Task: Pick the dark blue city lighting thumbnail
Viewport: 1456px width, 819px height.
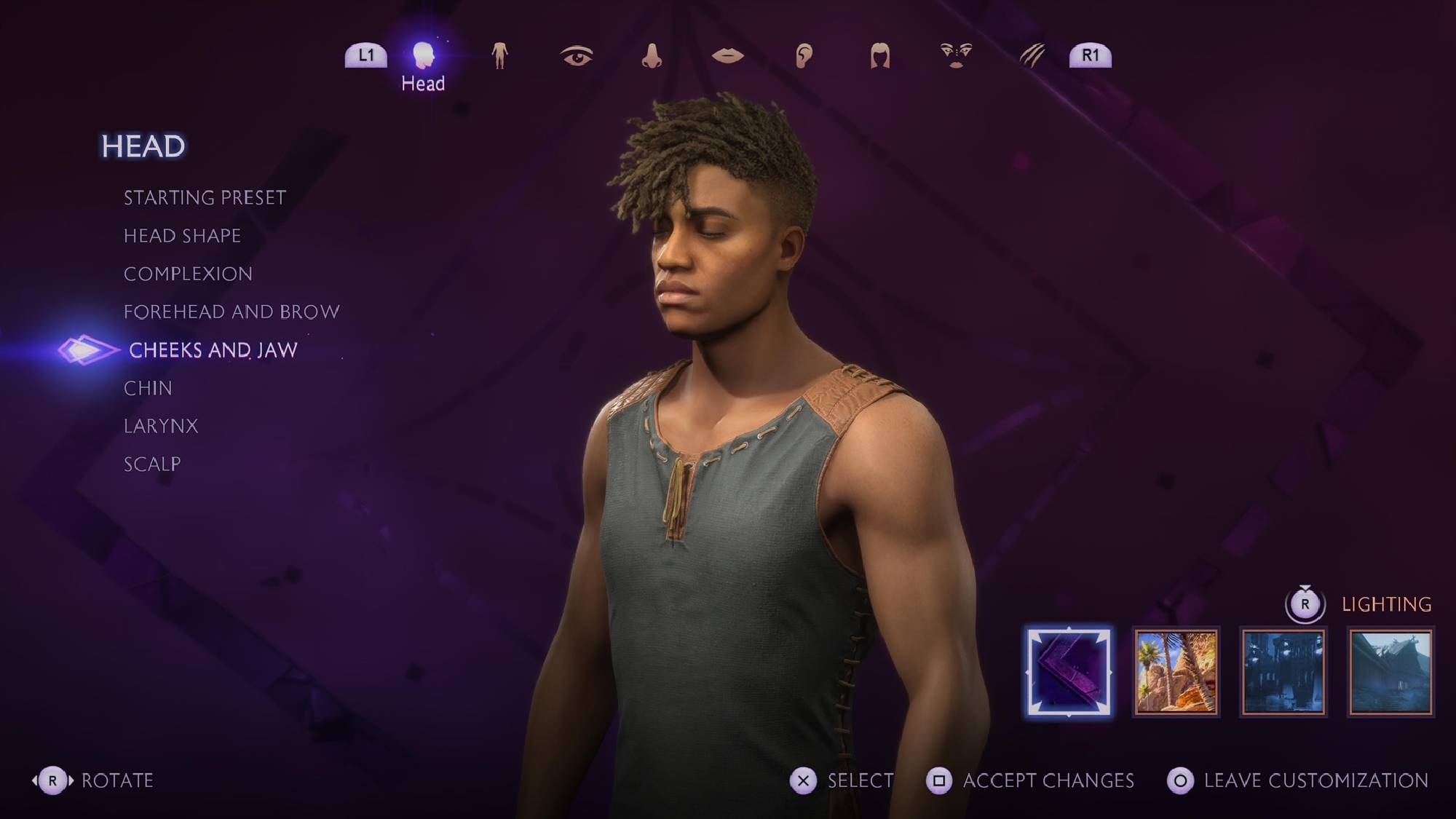Action: [x=1283, y=672]
